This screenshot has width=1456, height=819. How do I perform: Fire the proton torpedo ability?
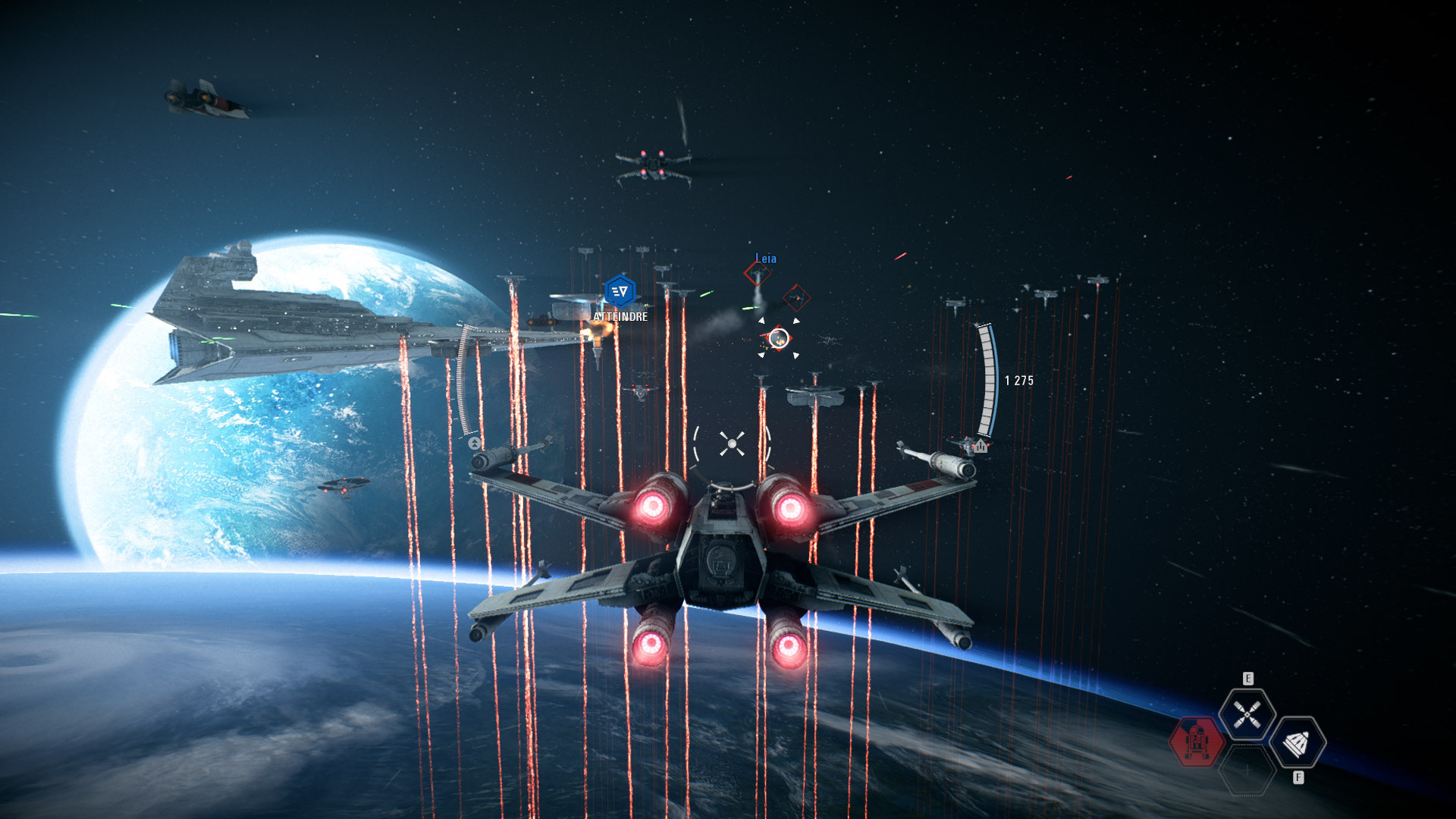click(1298, 743)
